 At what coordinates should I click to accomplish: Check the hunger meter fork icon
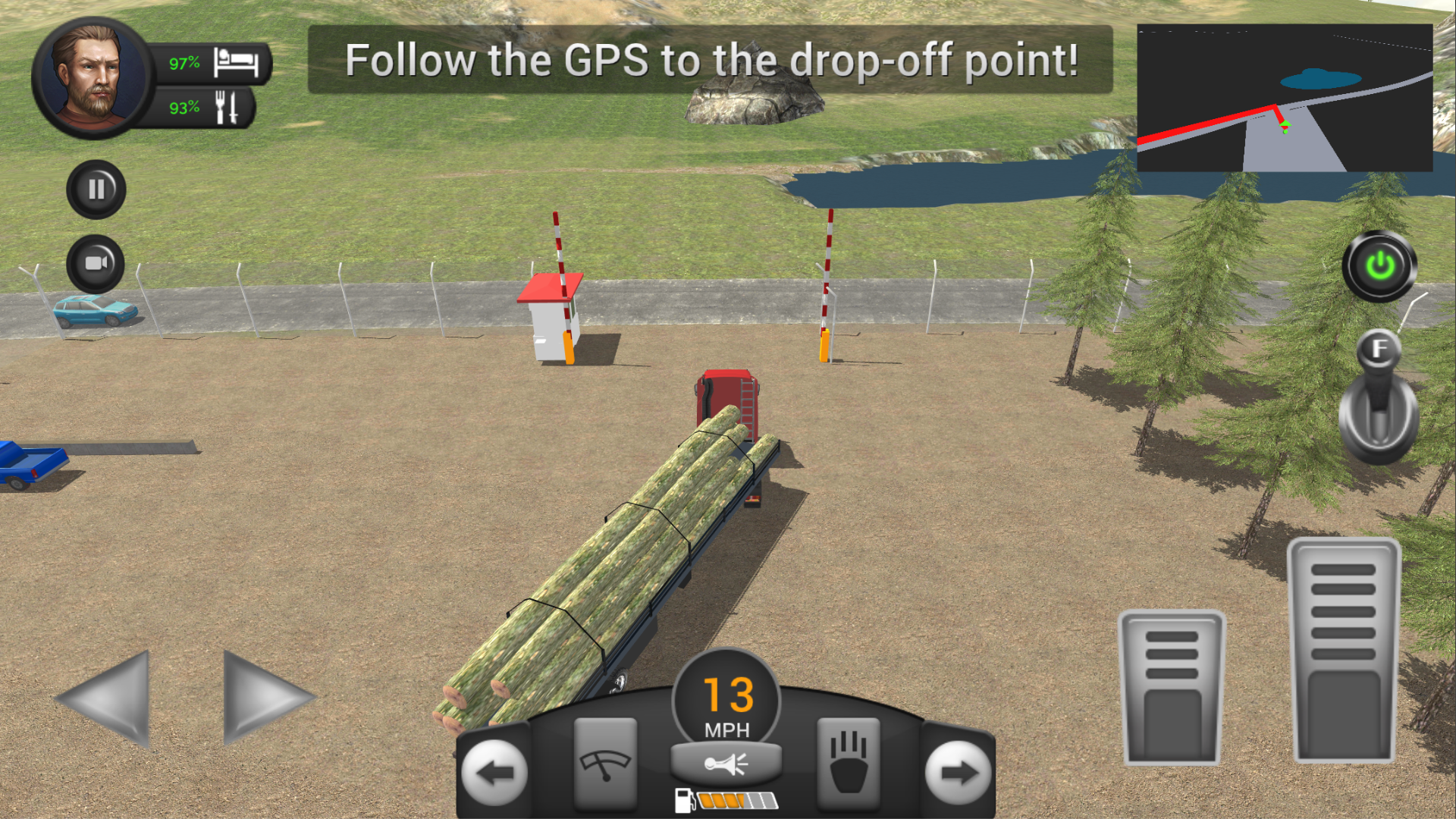[227, 106]
